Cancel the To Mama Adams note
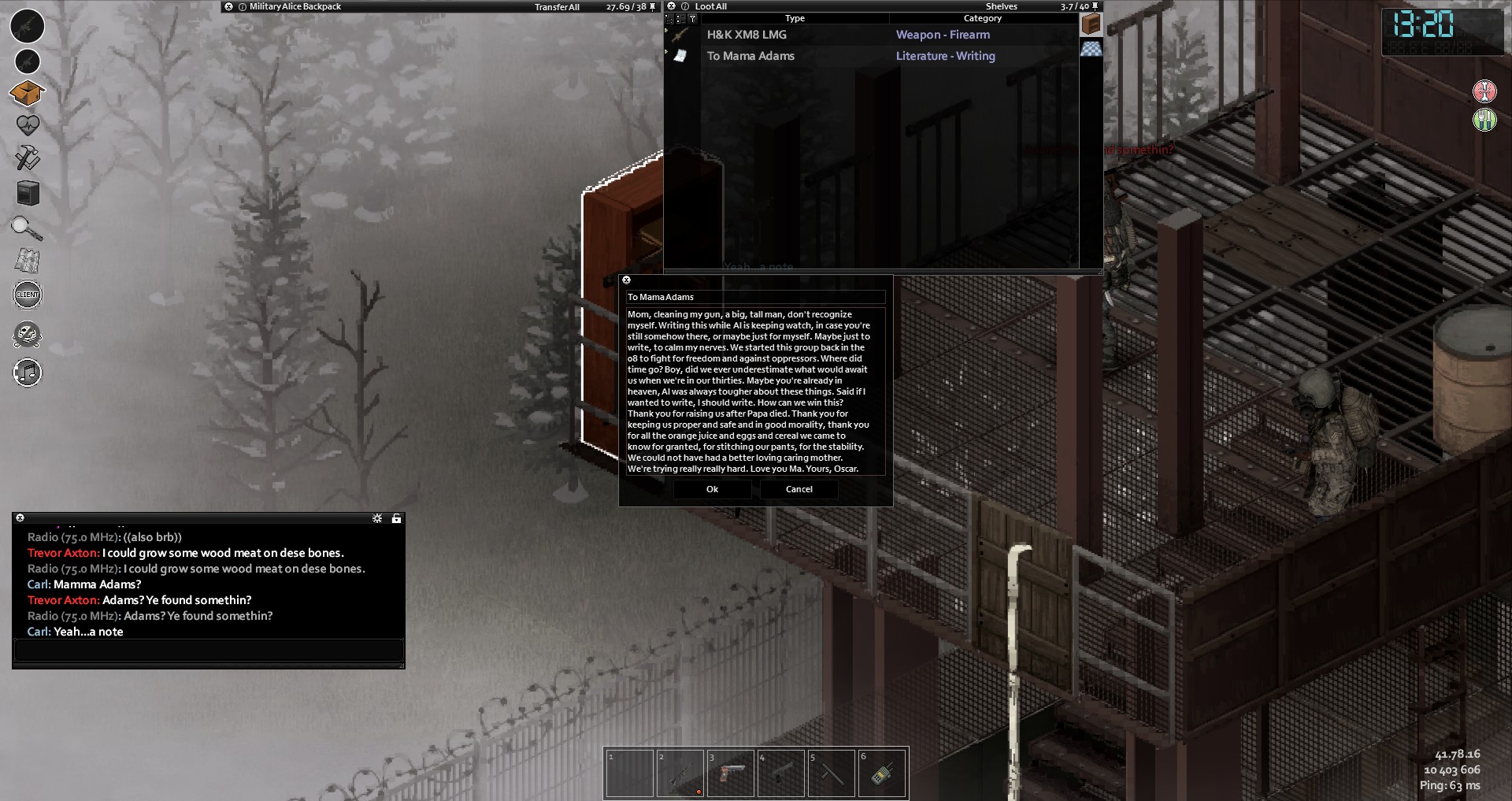This screenshot has width=1512, height=801. [799, 489]
